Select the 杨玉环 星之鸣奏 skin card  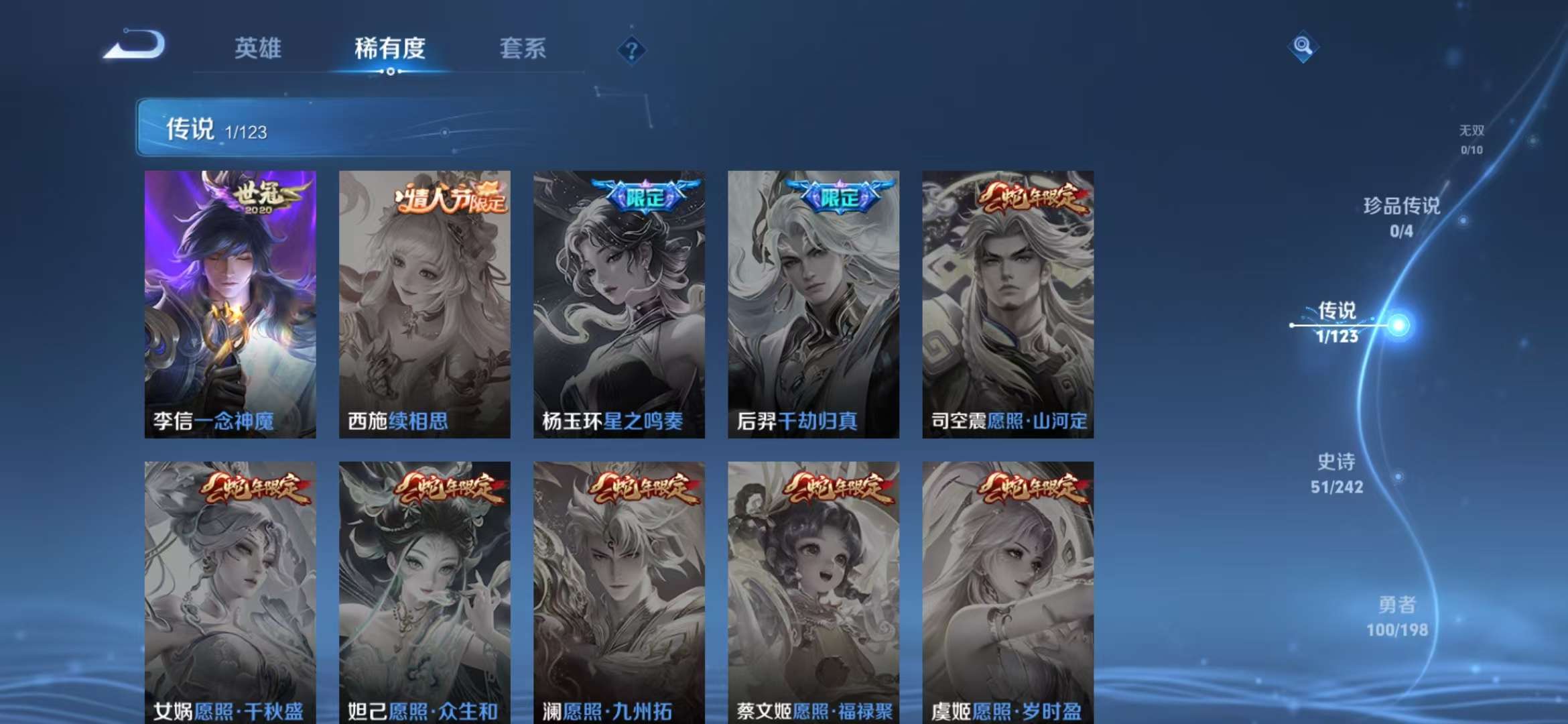click(x=620, y=302)
